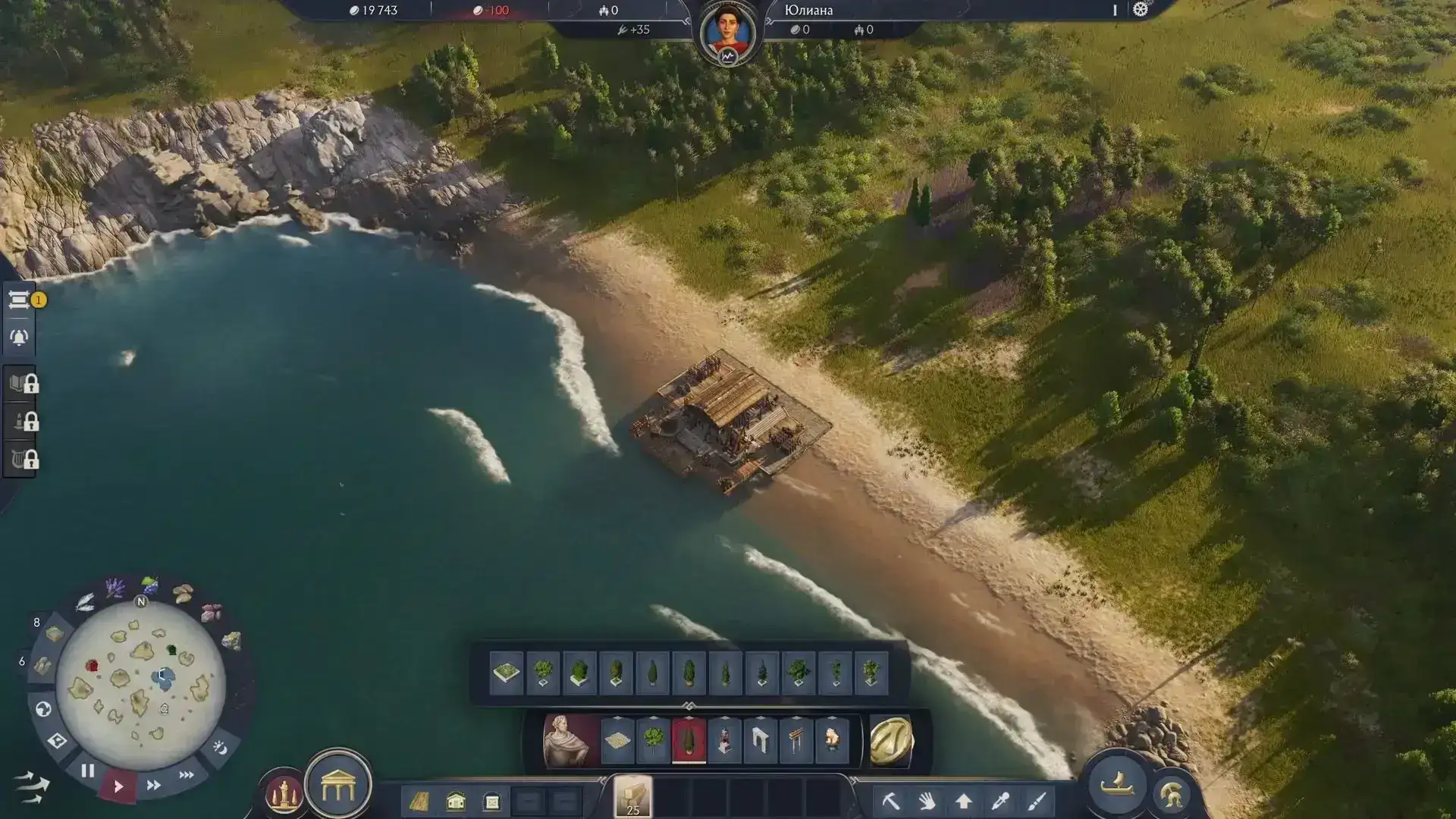Screen dimensions: 1456x819
Task: Switch to double fast-forward speed
Action: coord(153,785)
